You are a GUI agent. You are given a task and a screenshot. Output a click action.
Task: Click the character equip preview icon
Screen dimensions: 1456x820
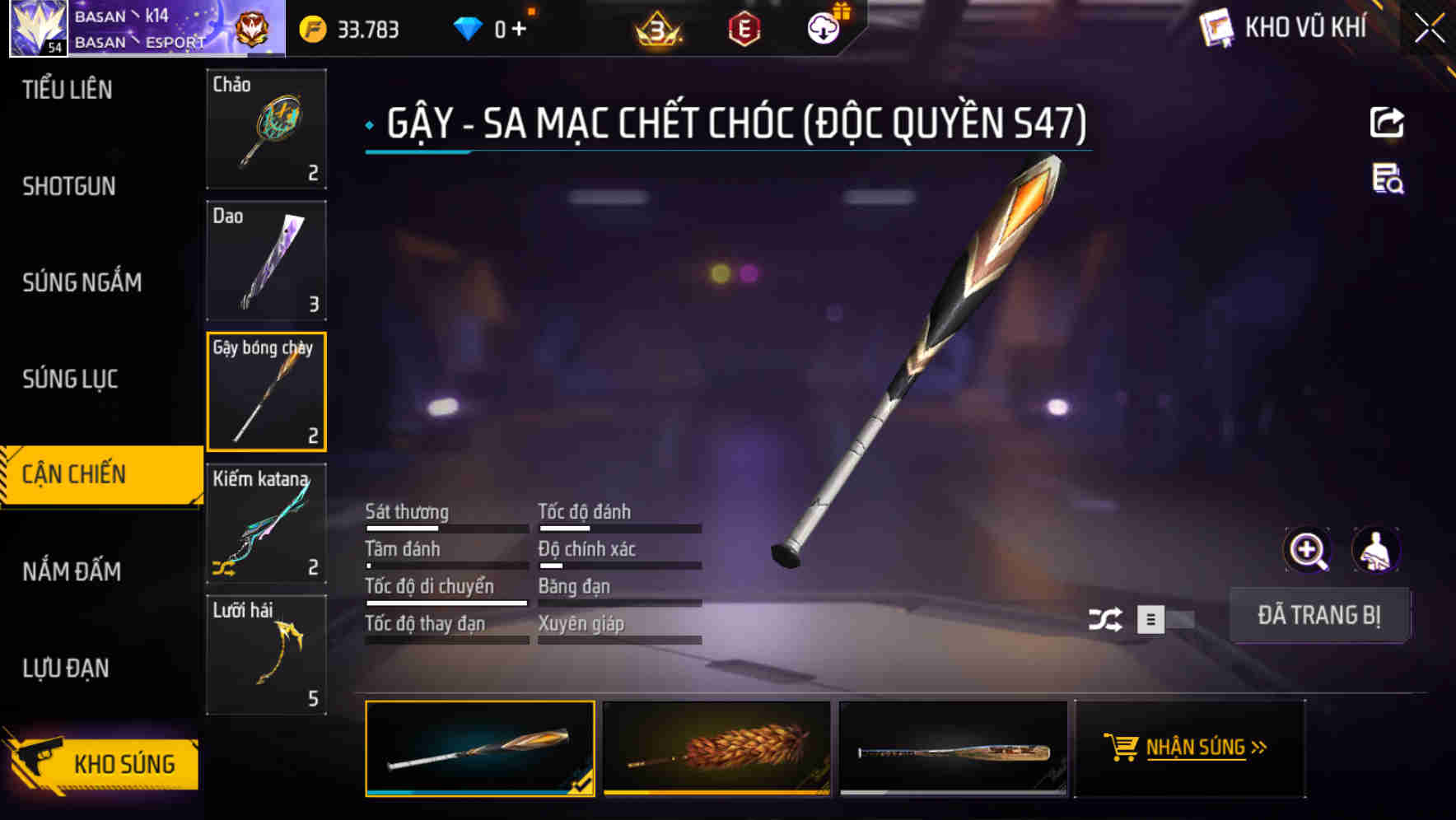[x=1377, y=550]
